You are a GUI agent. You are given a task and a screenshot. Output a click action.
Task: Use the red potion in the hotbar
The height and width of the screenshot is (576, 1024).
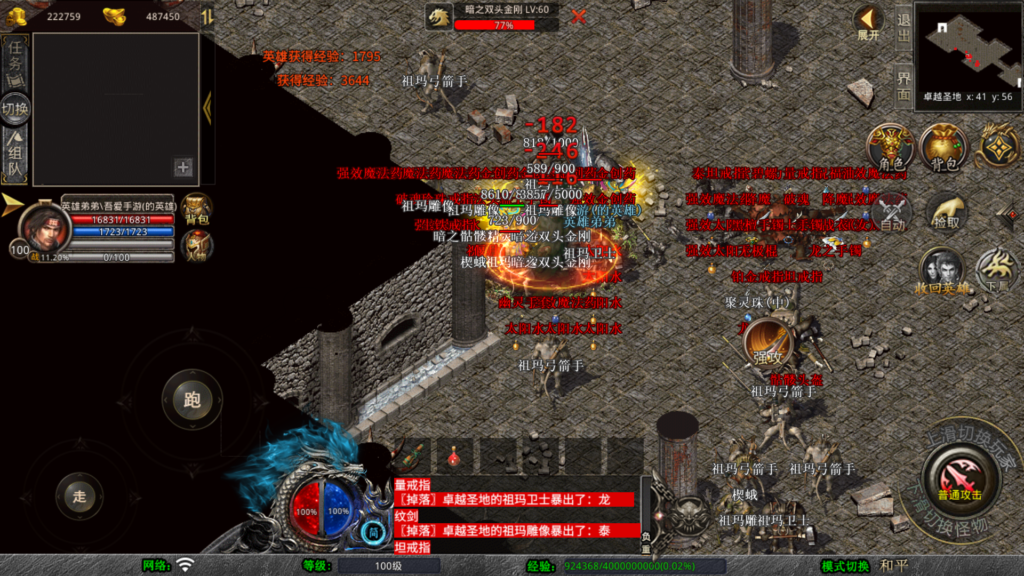pos(454,457)
